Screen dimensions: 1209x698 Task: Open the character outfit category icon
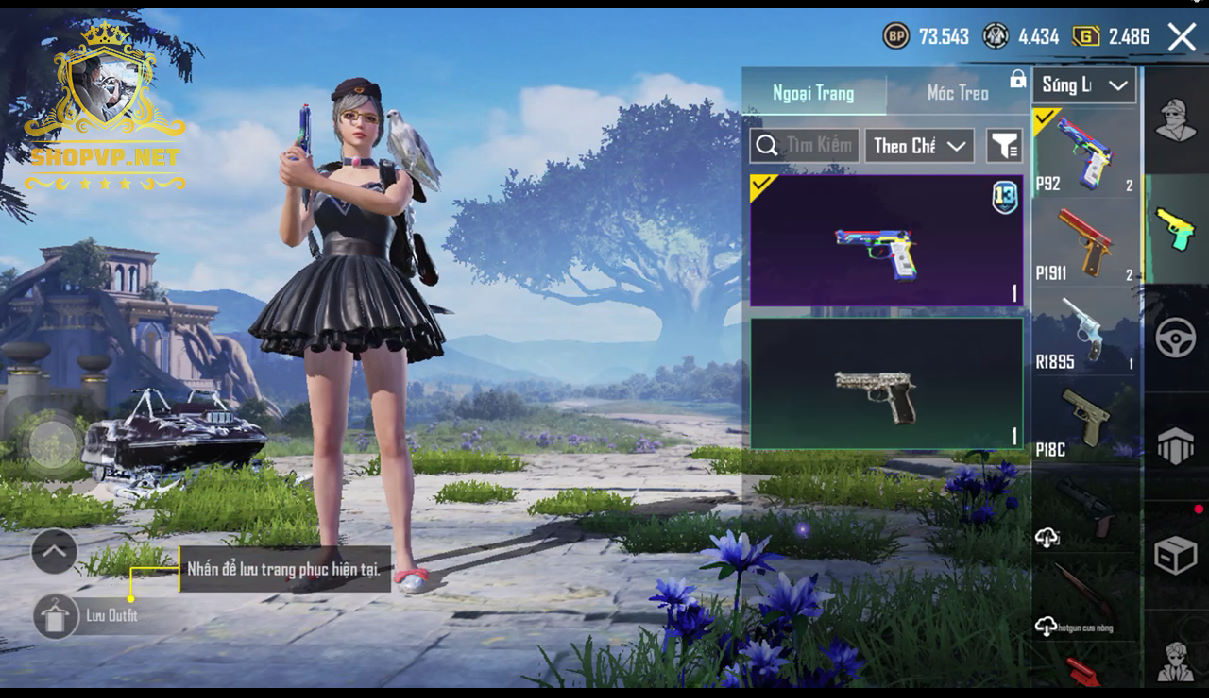pyautogui.click(x=1176, y=121)
